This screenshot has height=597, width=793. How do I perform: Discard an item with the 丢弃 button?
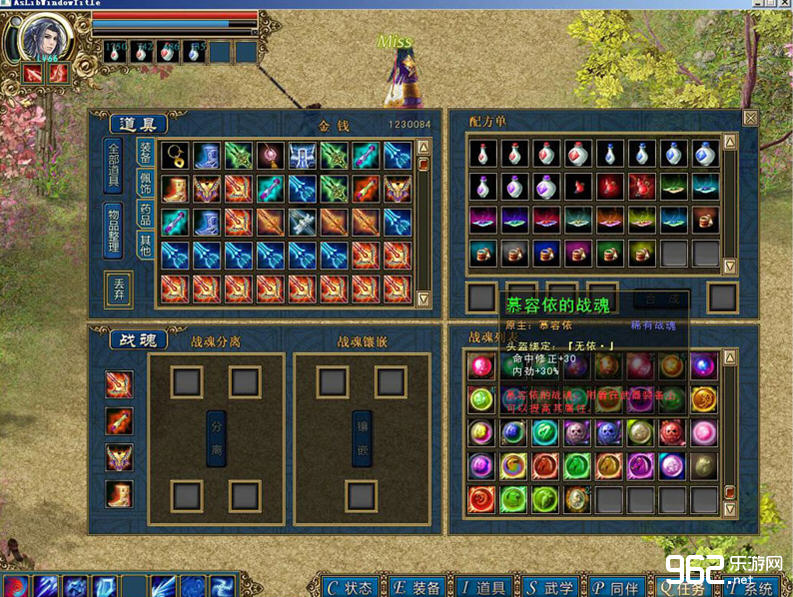click(117, 289)
